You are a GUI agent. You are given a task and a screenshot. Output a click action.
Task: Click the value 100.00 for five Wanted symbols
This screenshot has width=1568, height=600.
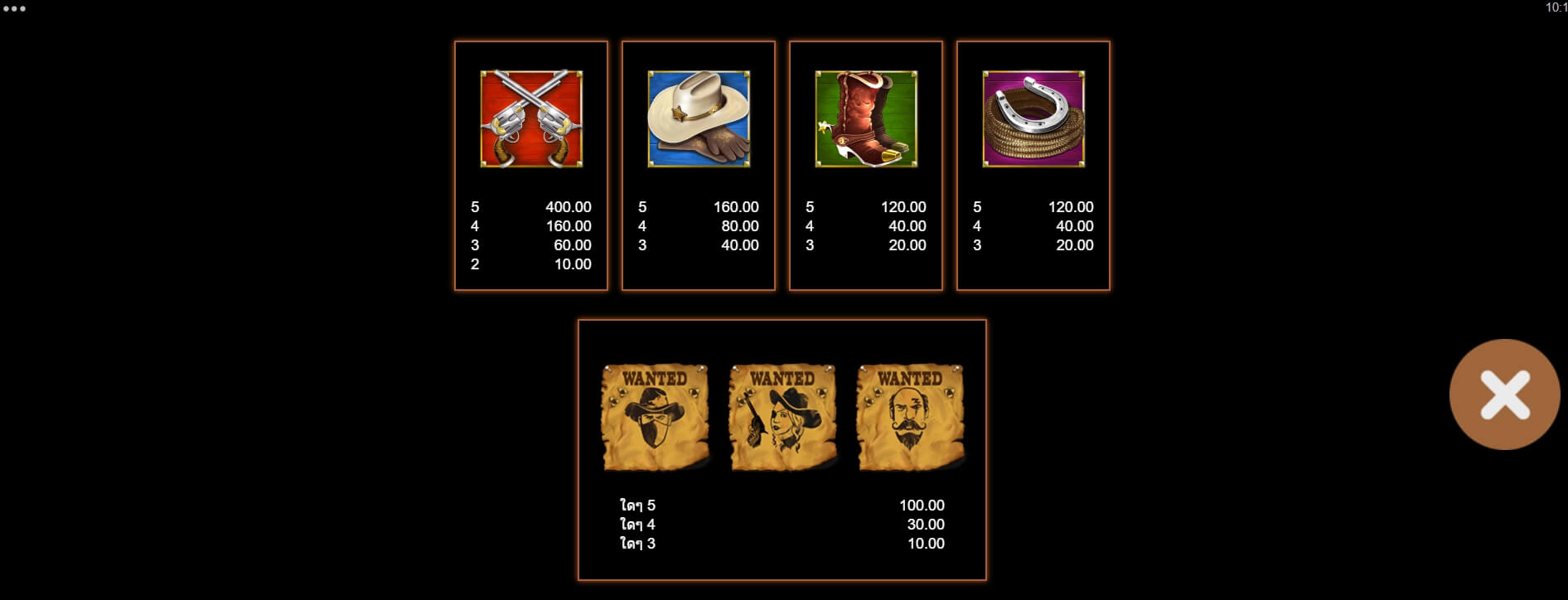[x=922, y=504]
